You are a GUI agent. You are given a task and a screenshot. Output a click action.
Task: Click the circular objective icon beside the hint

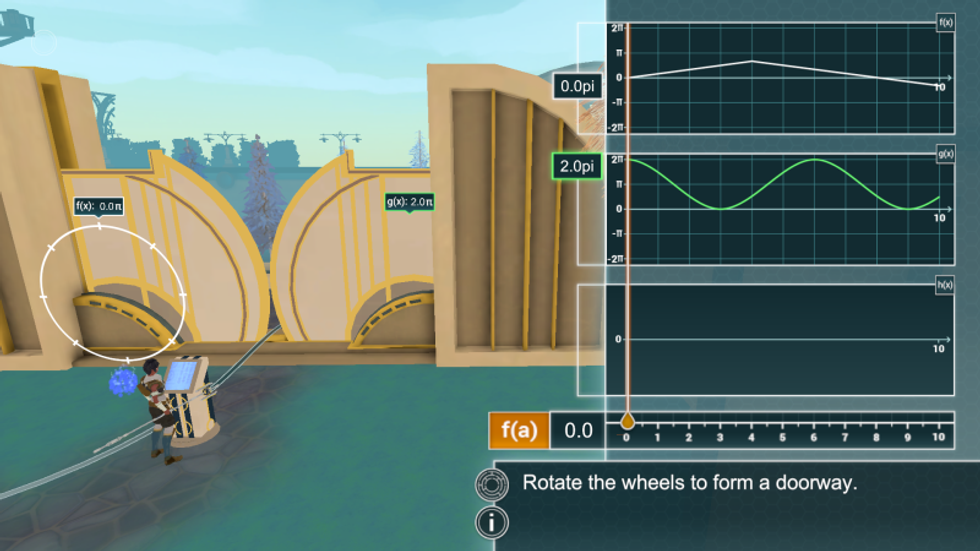coord(492,484)
